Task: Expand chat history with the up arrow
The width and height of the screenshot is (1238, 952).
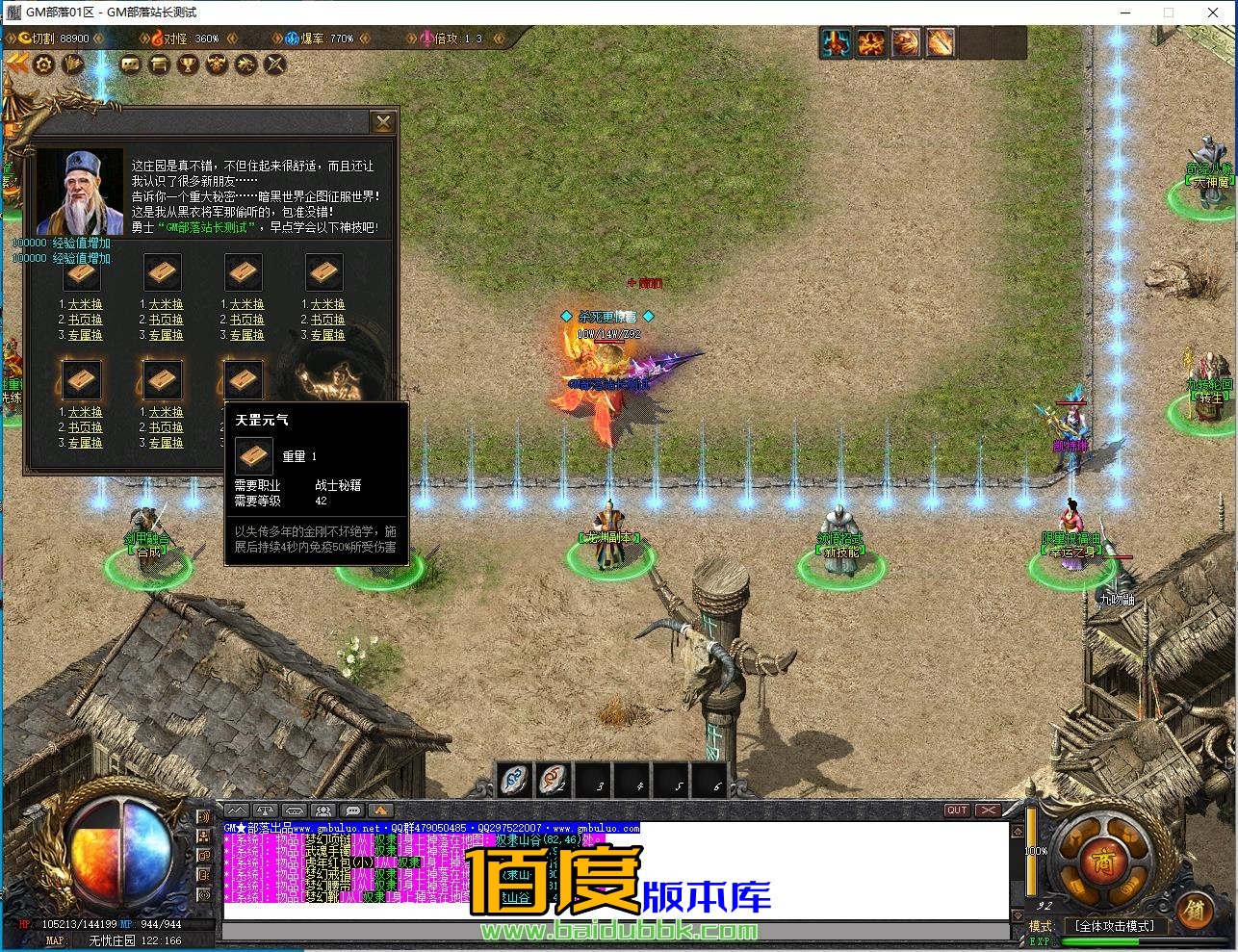Action: tap(1018, 831)
